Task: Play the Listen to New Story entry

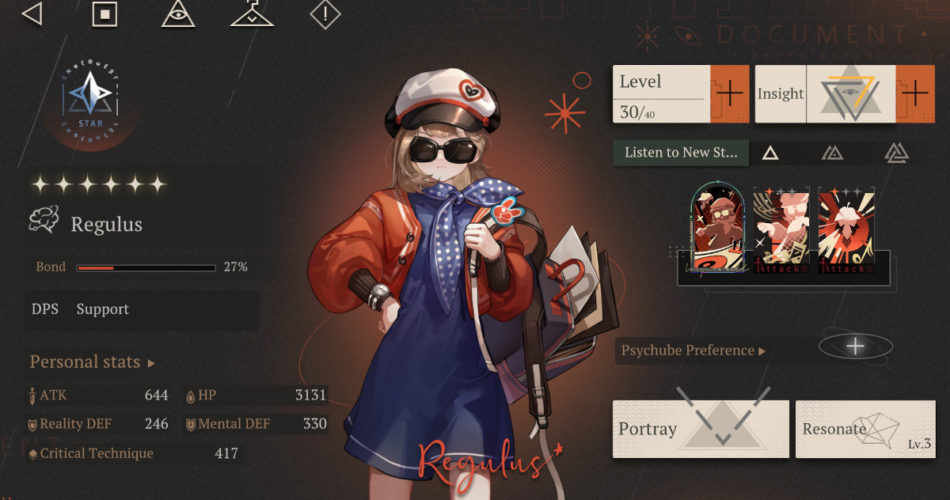Action: [x=680, y=153]
